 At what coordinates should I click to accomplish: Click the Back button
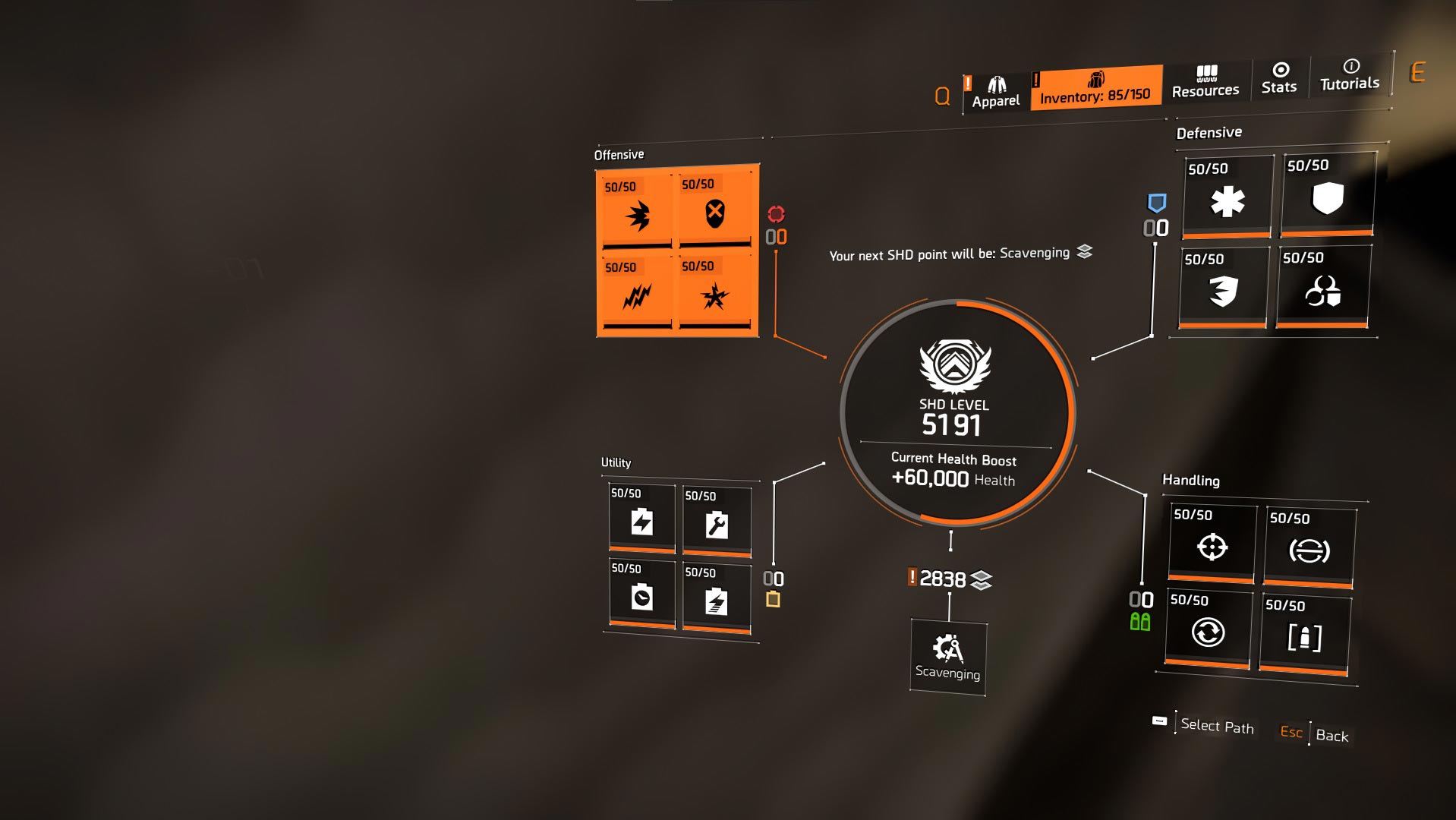tap(1332, 735)
